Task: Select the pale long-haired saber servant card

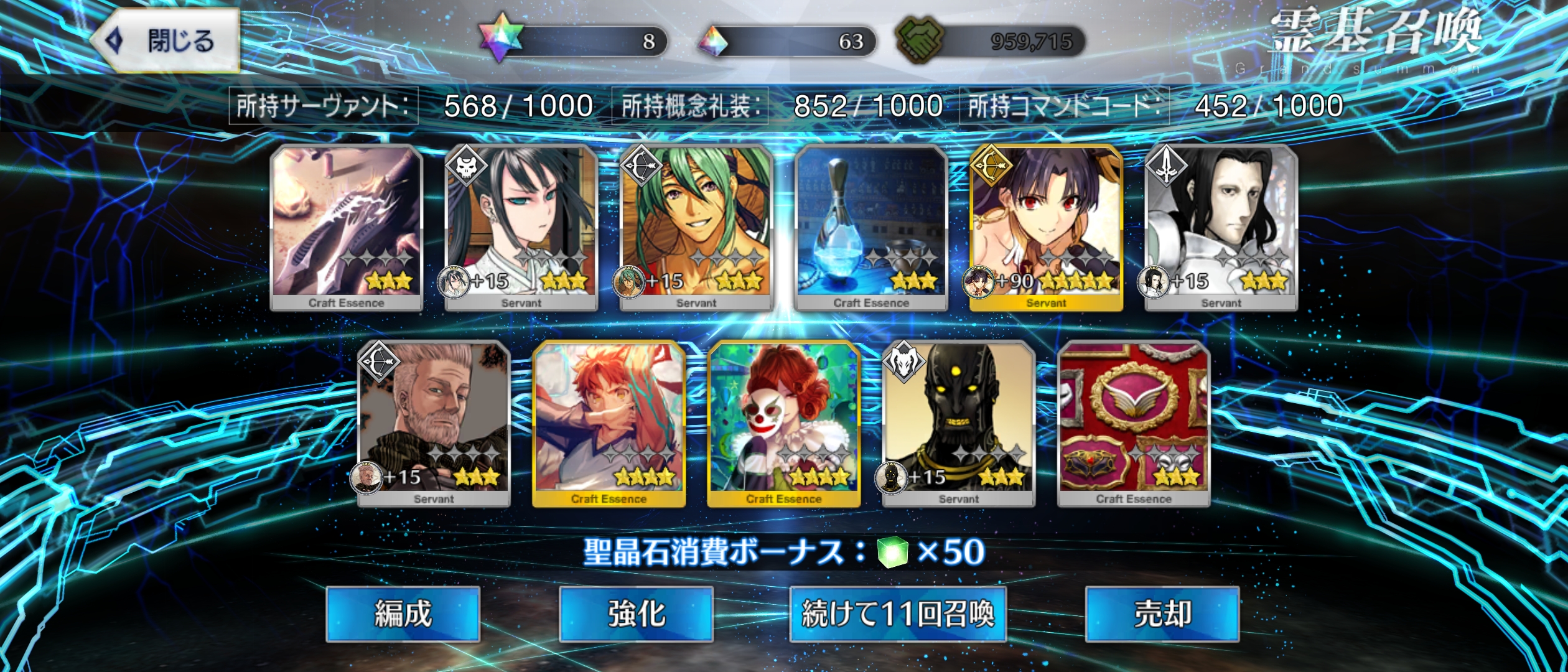Action: click(x=1221, y=227)
